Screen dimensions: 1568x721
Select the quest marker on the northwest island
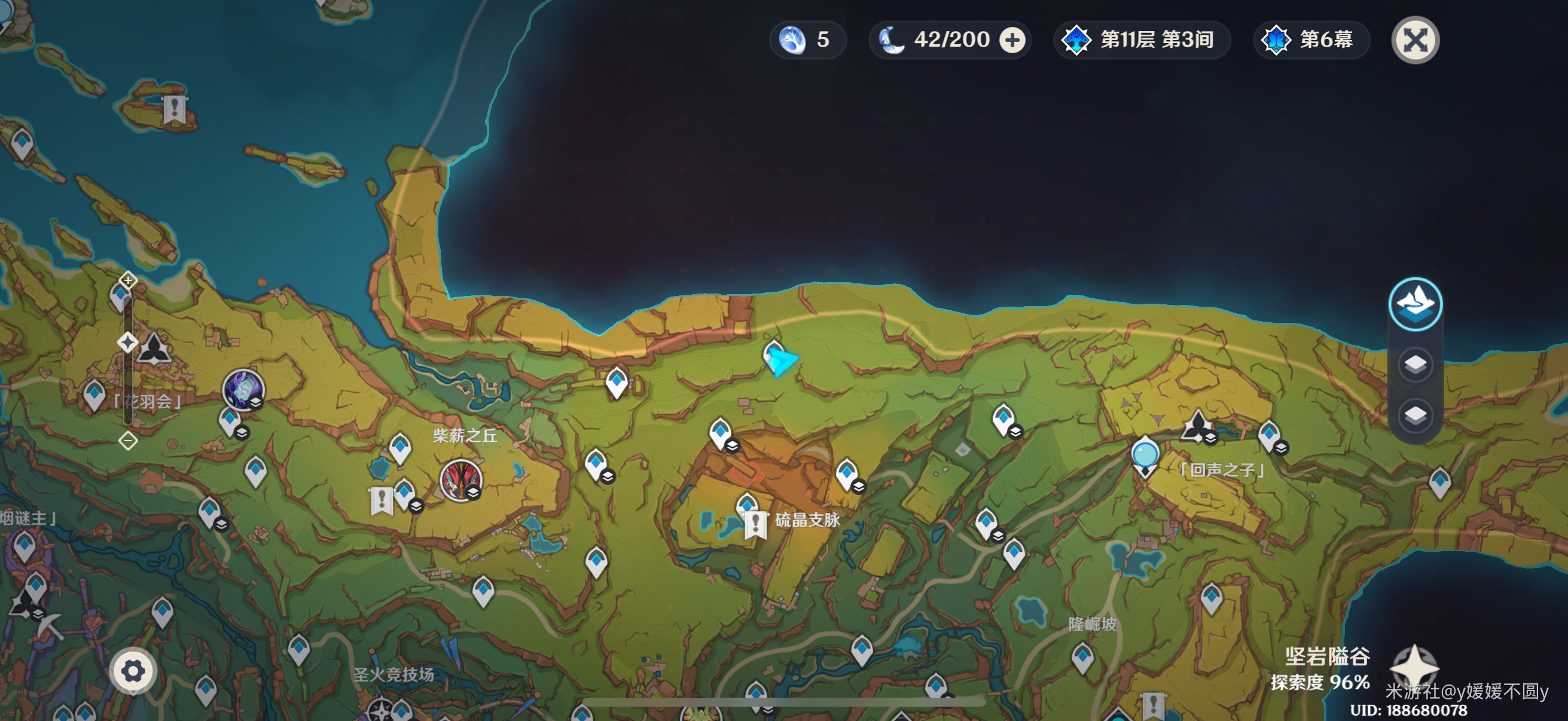point(175,109)
